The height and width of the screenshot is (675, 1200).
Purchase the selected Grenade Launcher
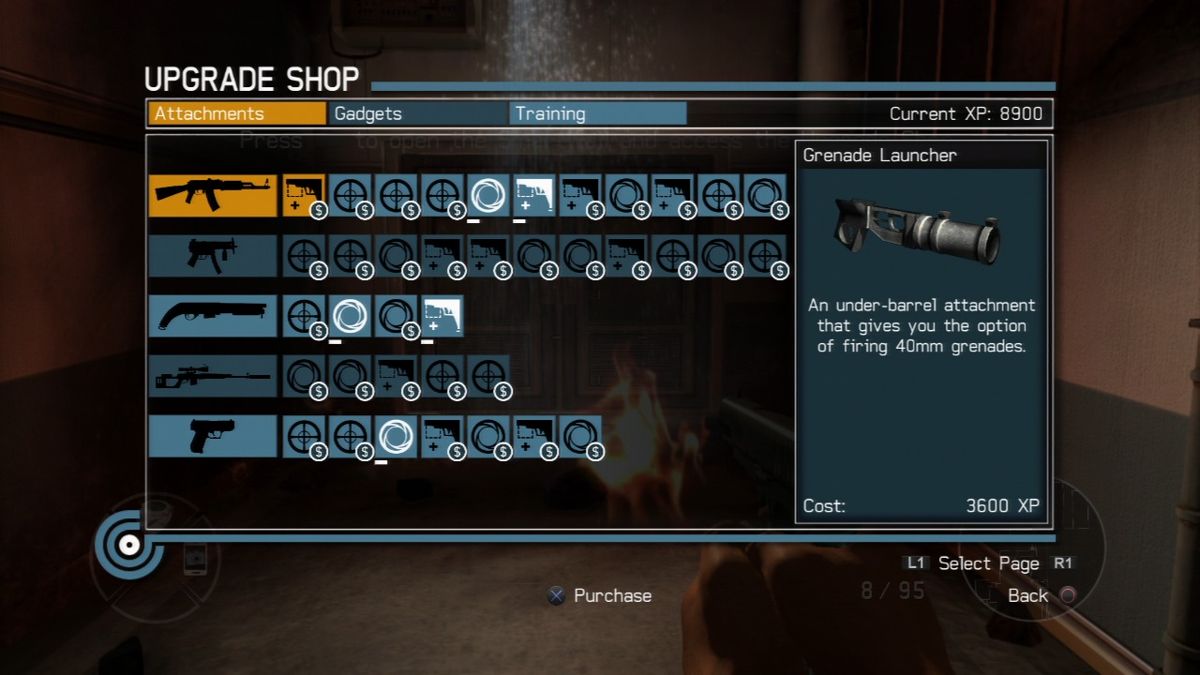598,596
